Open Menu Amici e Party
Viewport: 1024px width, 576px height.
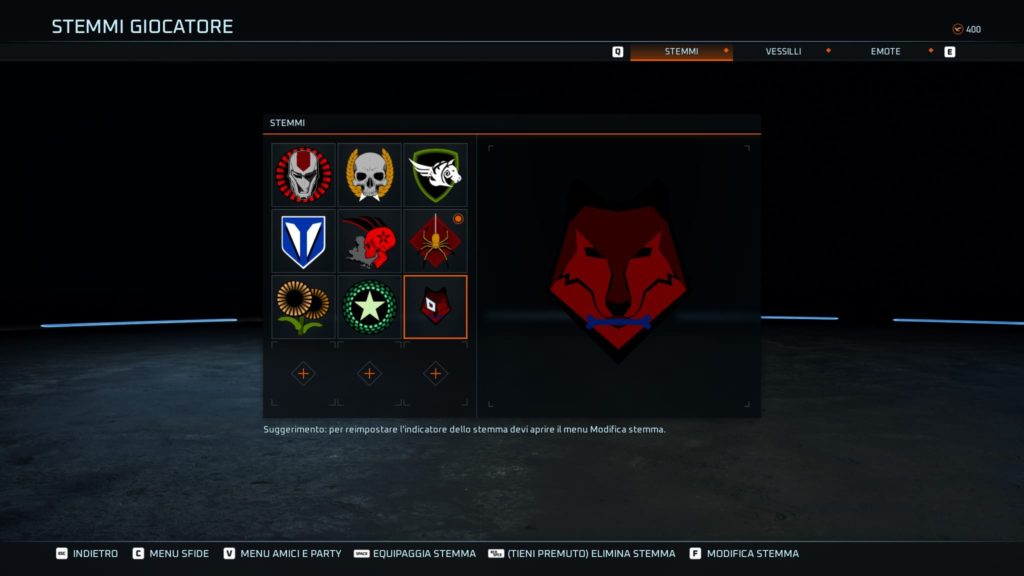(x=282, y=553)
